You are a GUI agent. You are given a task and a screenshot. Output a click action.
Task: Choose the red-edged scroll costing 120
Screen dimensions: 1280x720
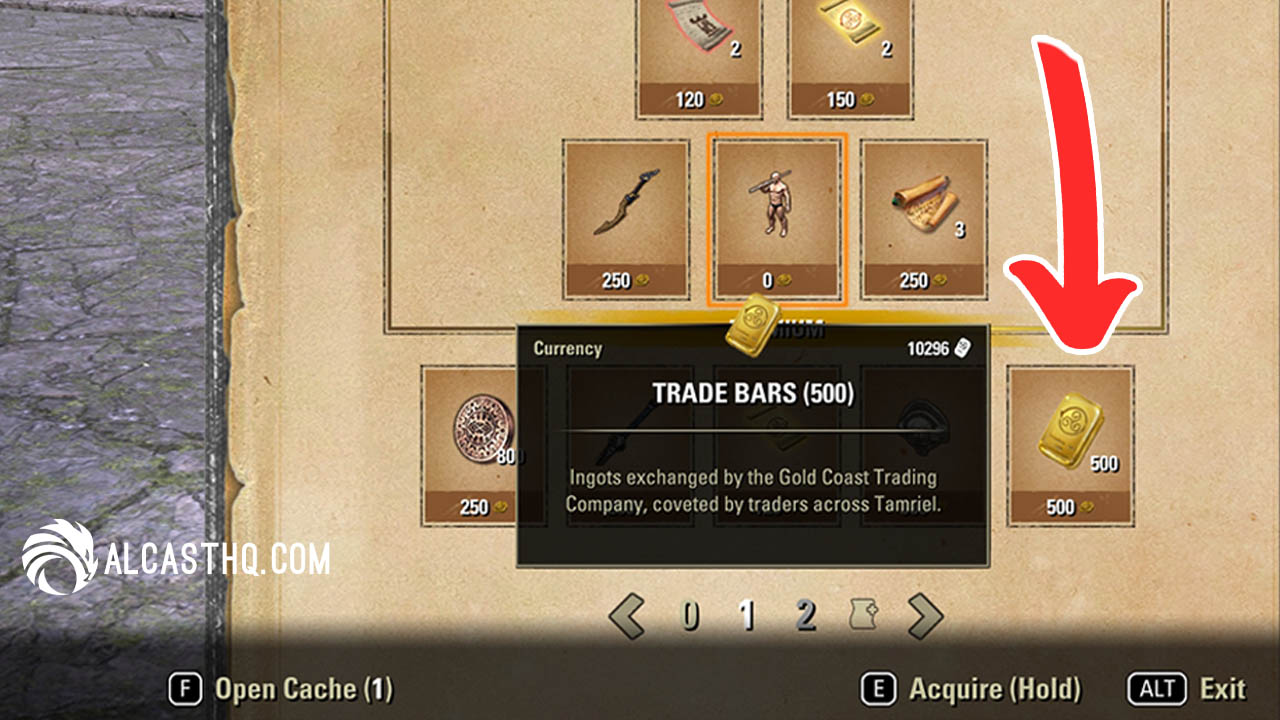coord(699,55)
